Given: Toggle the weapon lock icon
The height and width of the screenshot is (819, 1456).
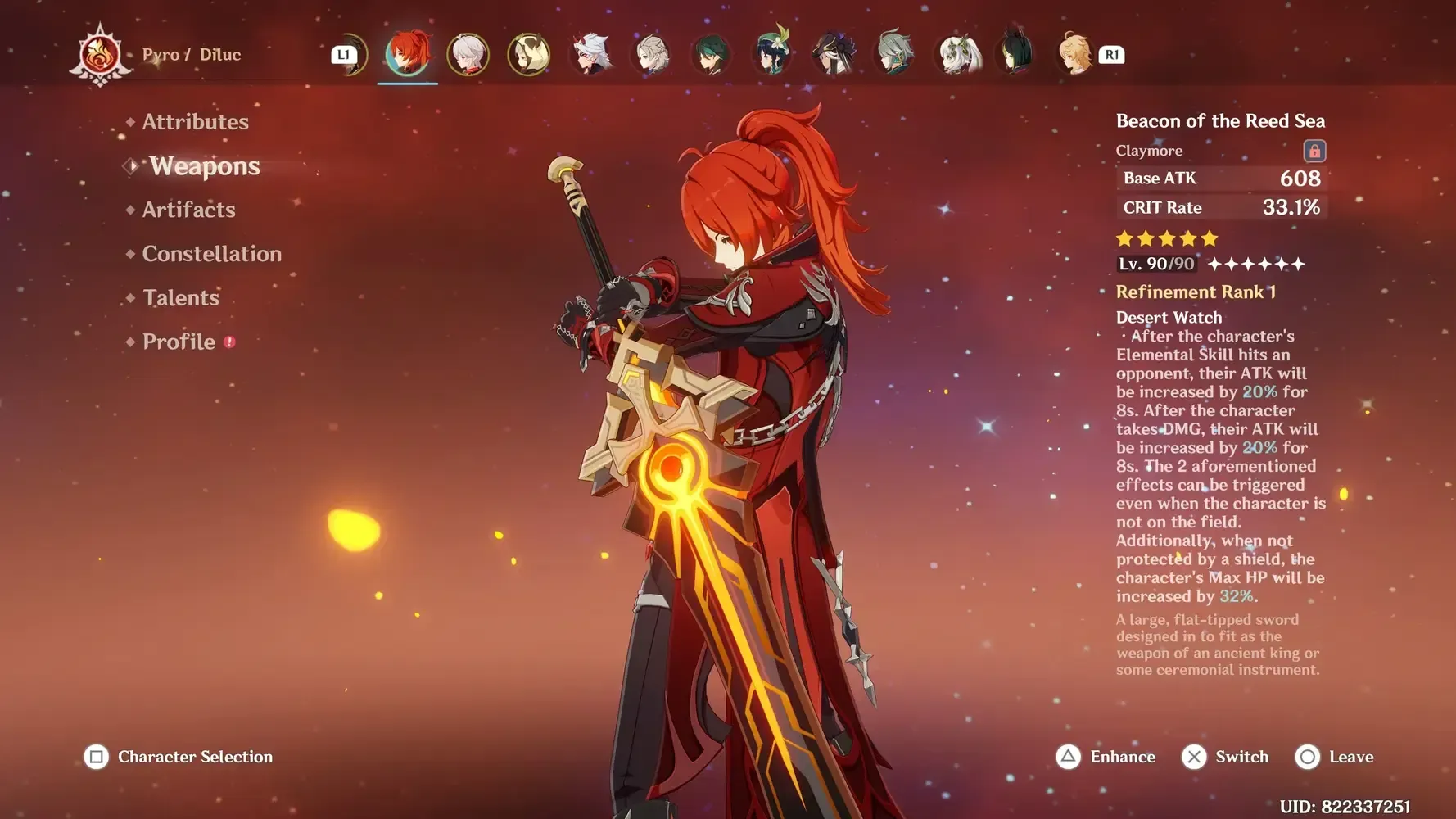Looking at the screenshot, I should (x=1314, y=151).
